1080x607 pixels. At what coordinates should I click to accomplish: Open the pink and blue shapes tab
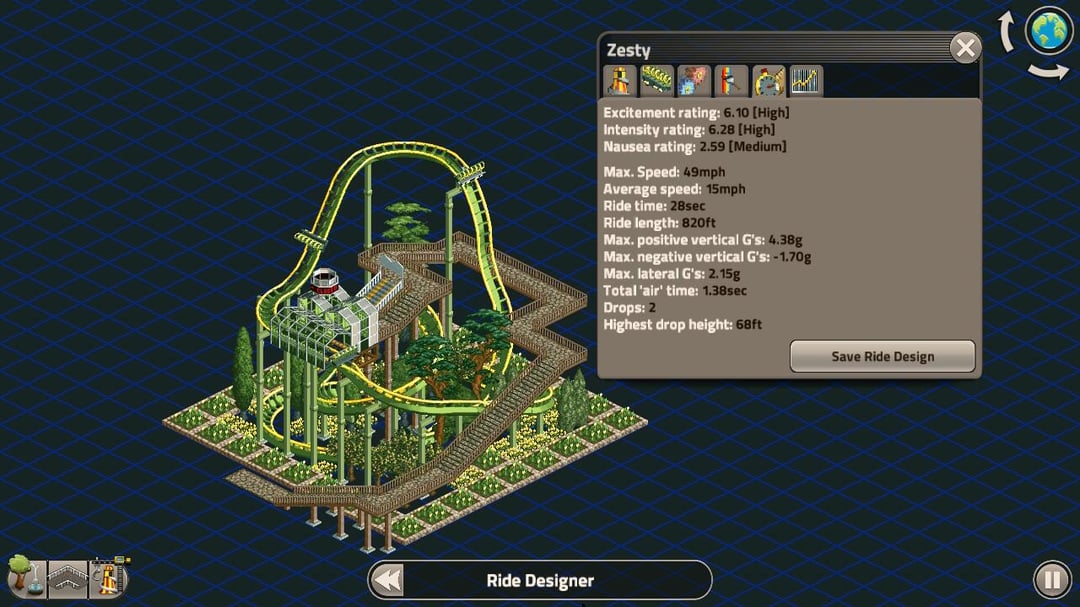tap(694, 81)
